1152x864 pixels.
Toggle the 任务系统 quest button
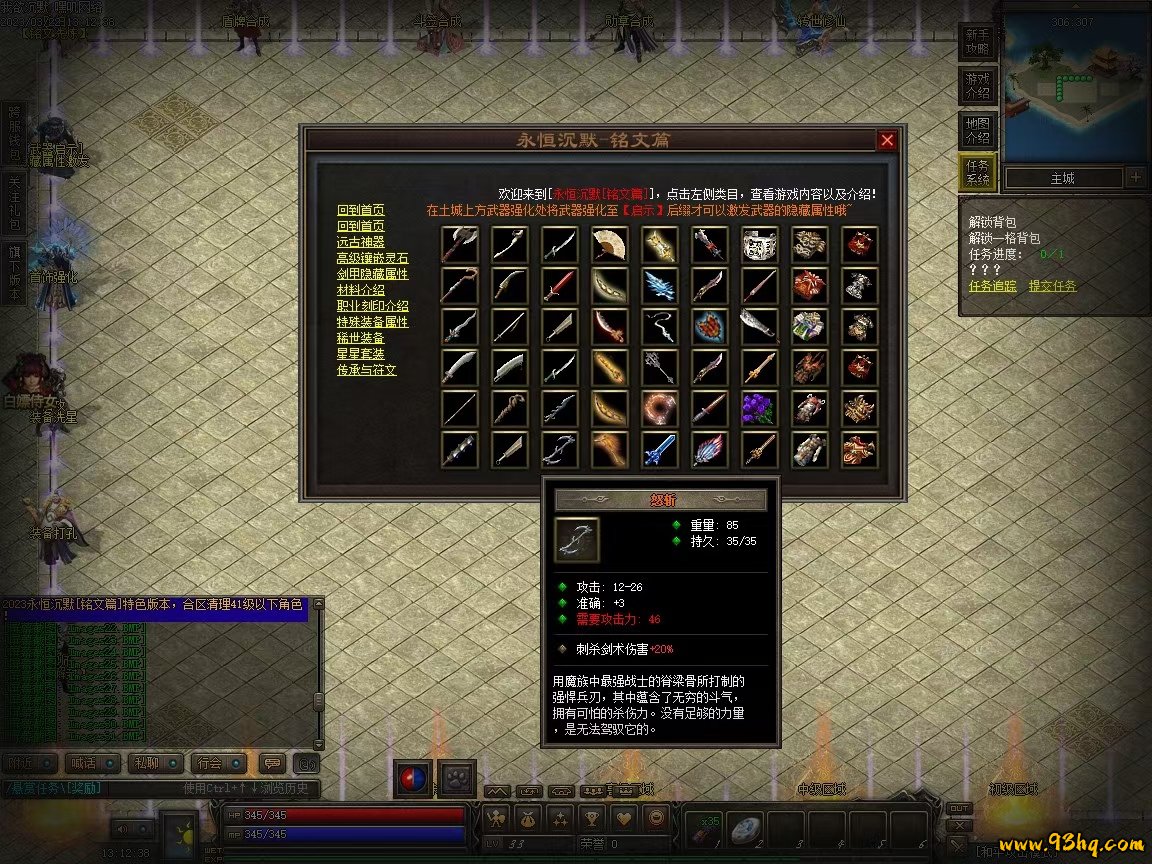coord(977,172)
